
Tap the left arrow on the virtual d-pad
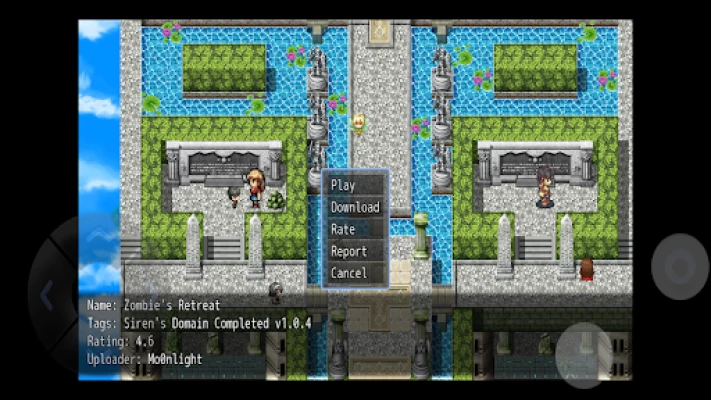(47, 294)
